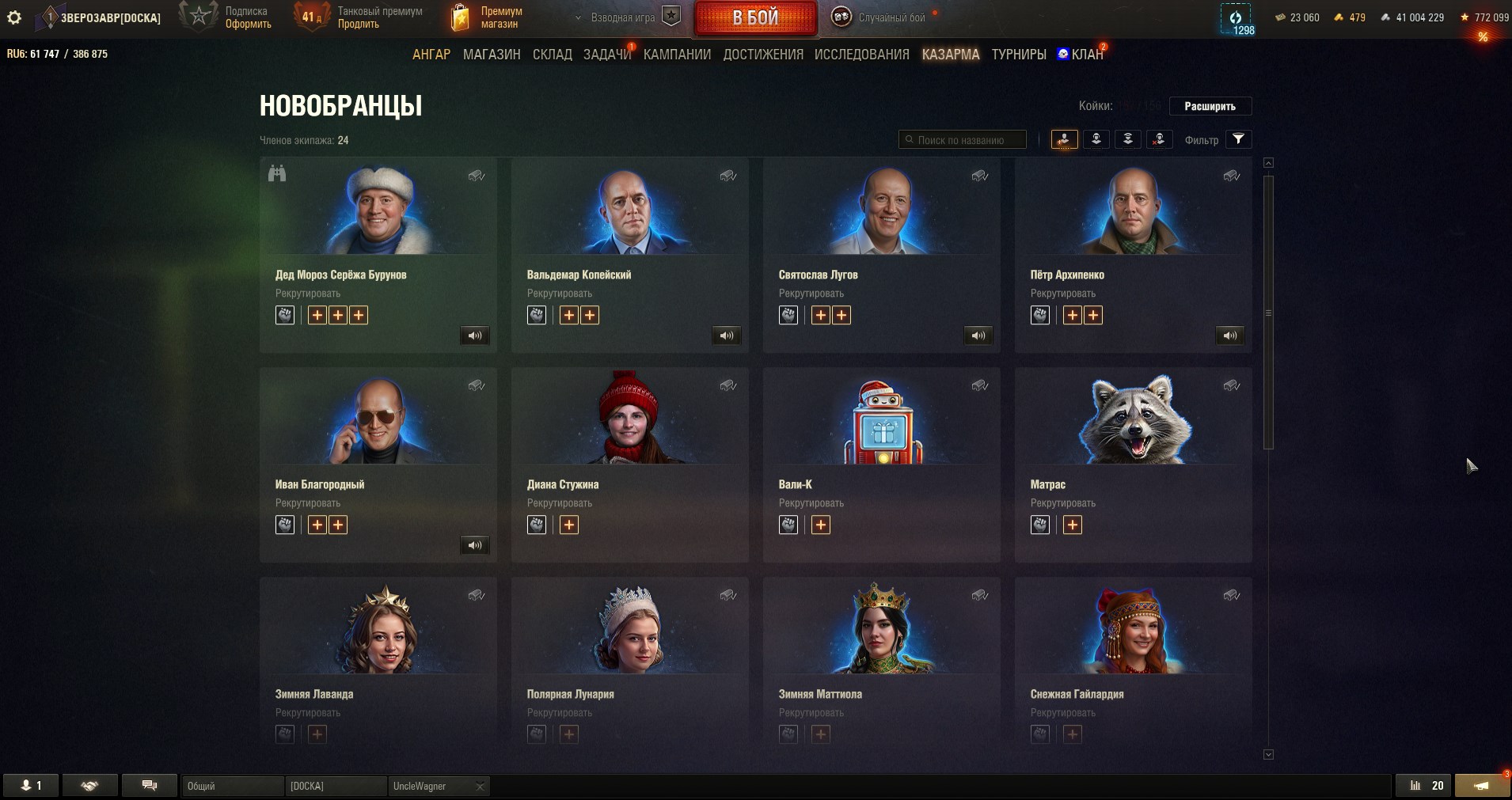Click the scroll-down arrow on the recruit list
This screenshot has height=800, width=1512.
tap(1269, 755)
